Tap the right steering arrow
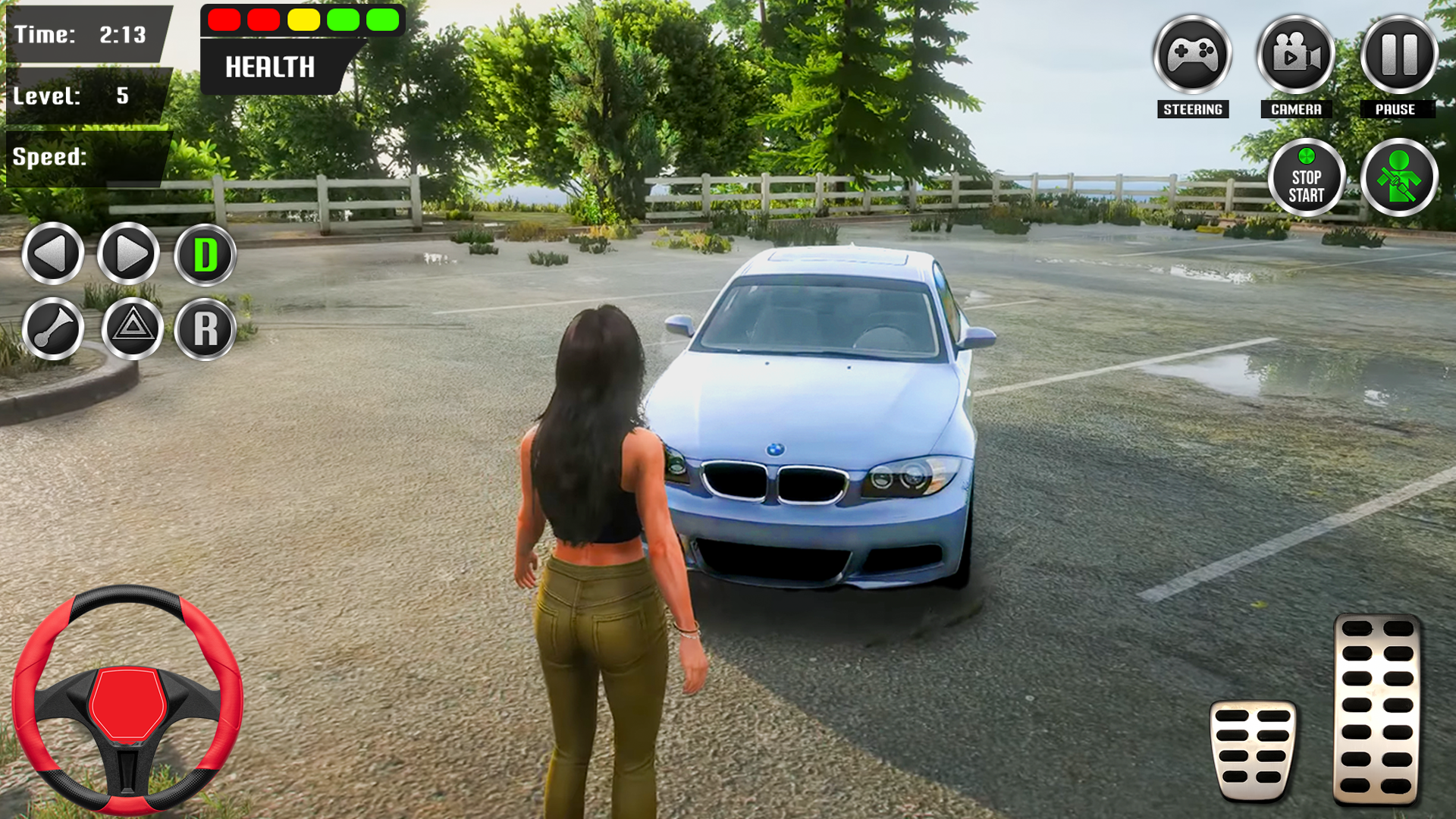 coord(127,255)
